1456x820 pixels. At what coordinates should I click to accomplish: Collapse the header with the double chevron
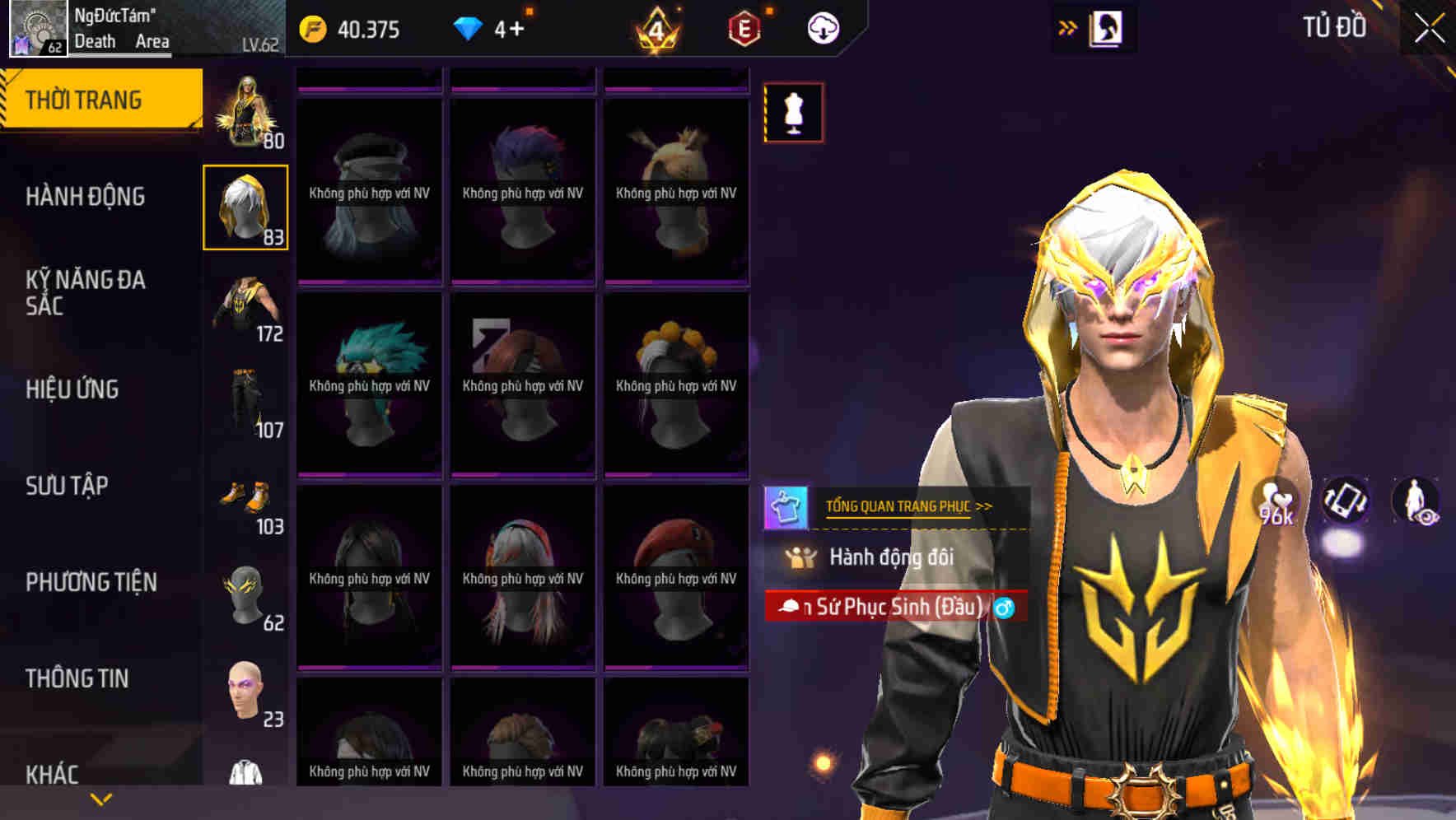[1068, 27]
